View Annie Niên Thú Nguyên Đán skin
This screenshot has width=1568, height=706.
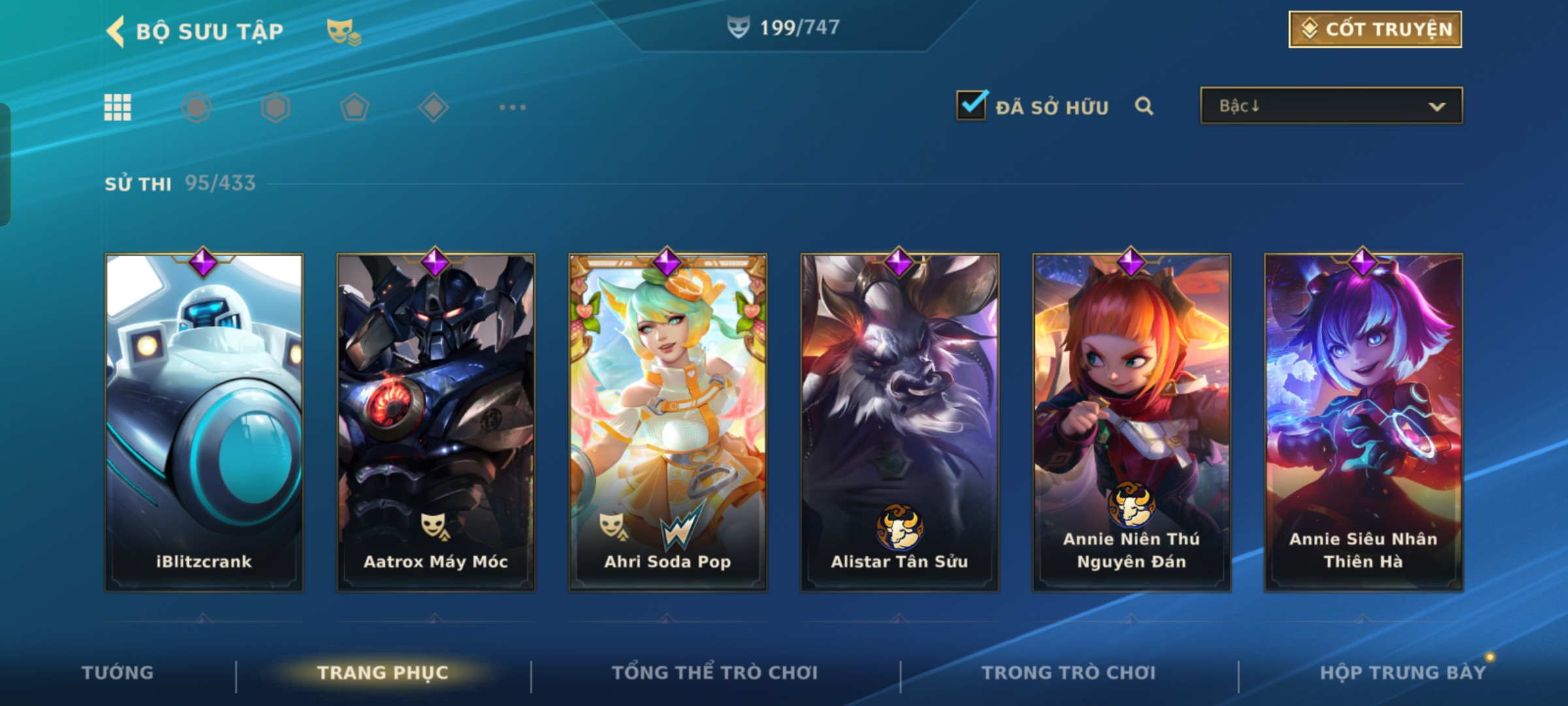click(1132, 422)
